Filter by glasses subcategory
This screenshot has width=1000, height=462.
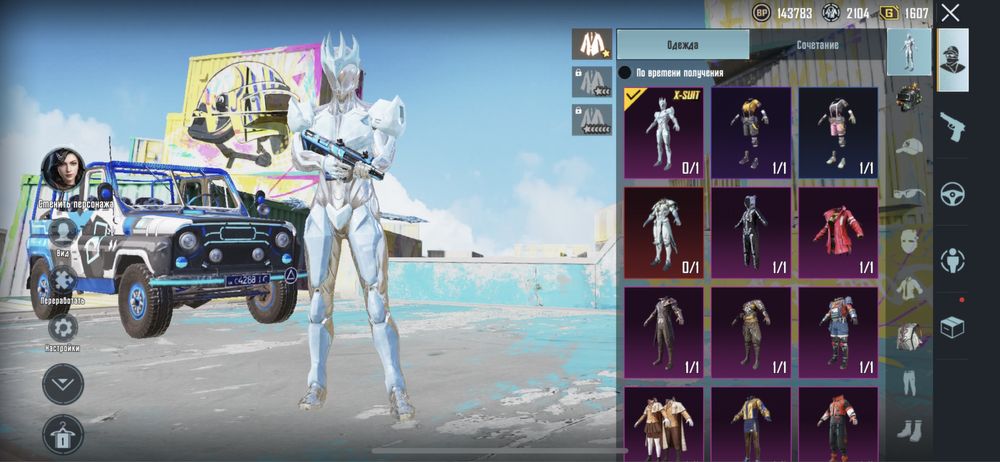click(x=908, y=193)
